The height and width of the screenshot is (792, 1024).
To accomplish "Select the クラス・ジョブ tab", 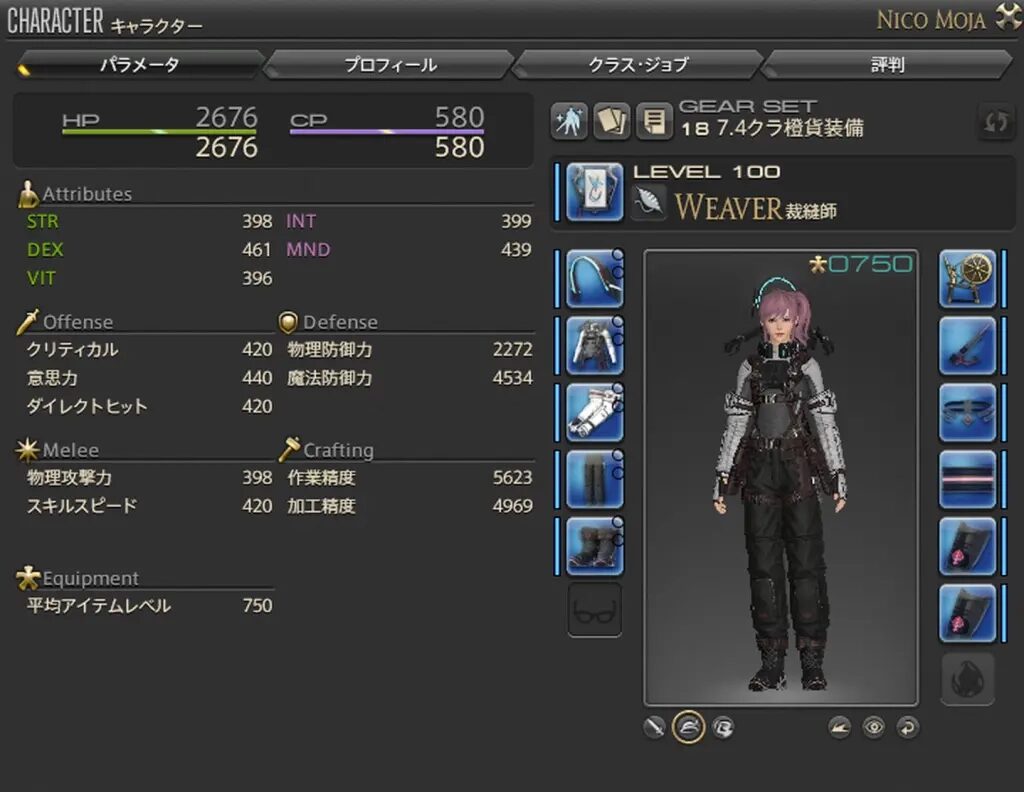I will coord(638,65).
